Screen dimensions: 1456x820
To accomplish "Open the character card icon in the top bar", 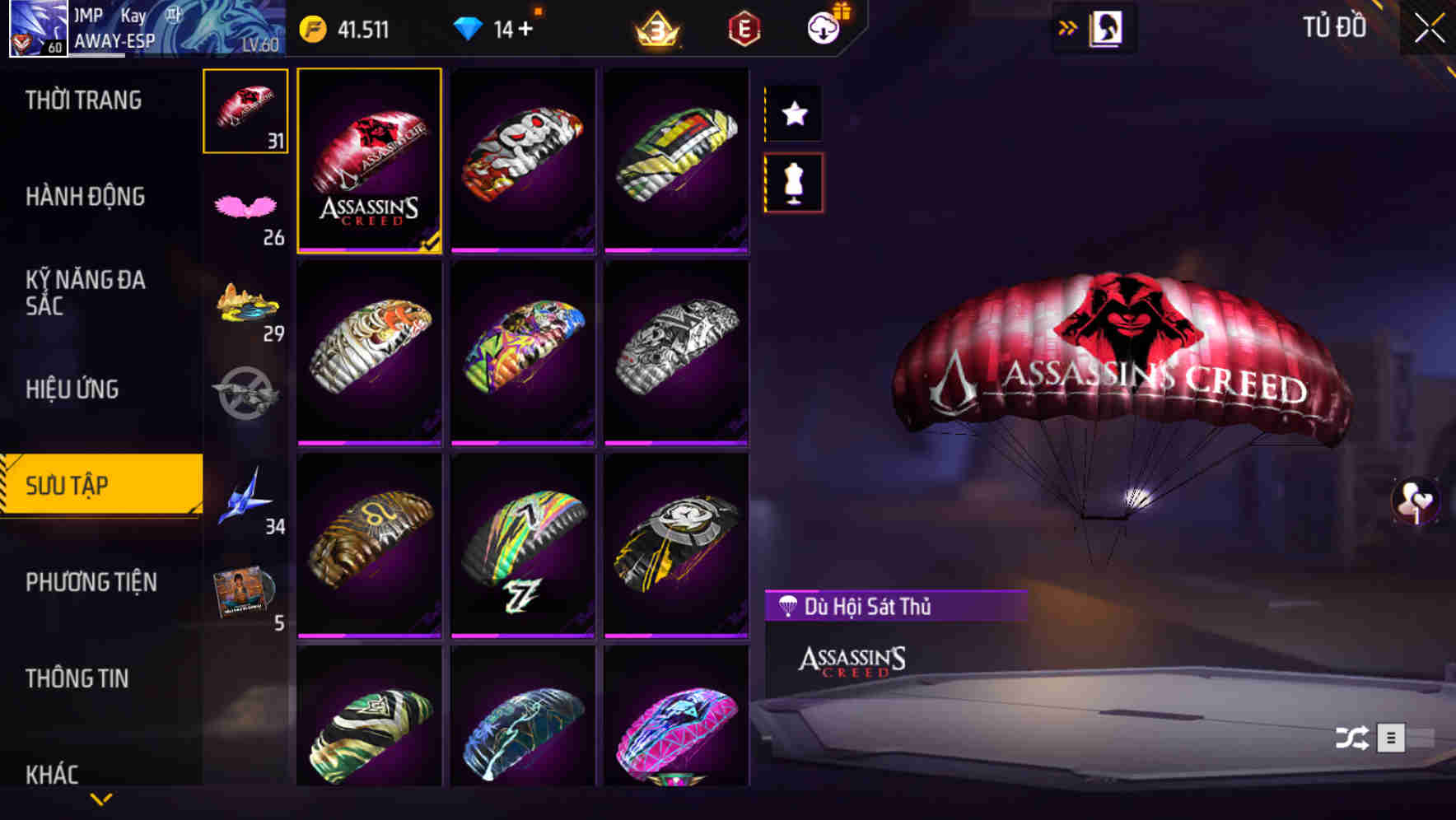I will pos(1106,26).
